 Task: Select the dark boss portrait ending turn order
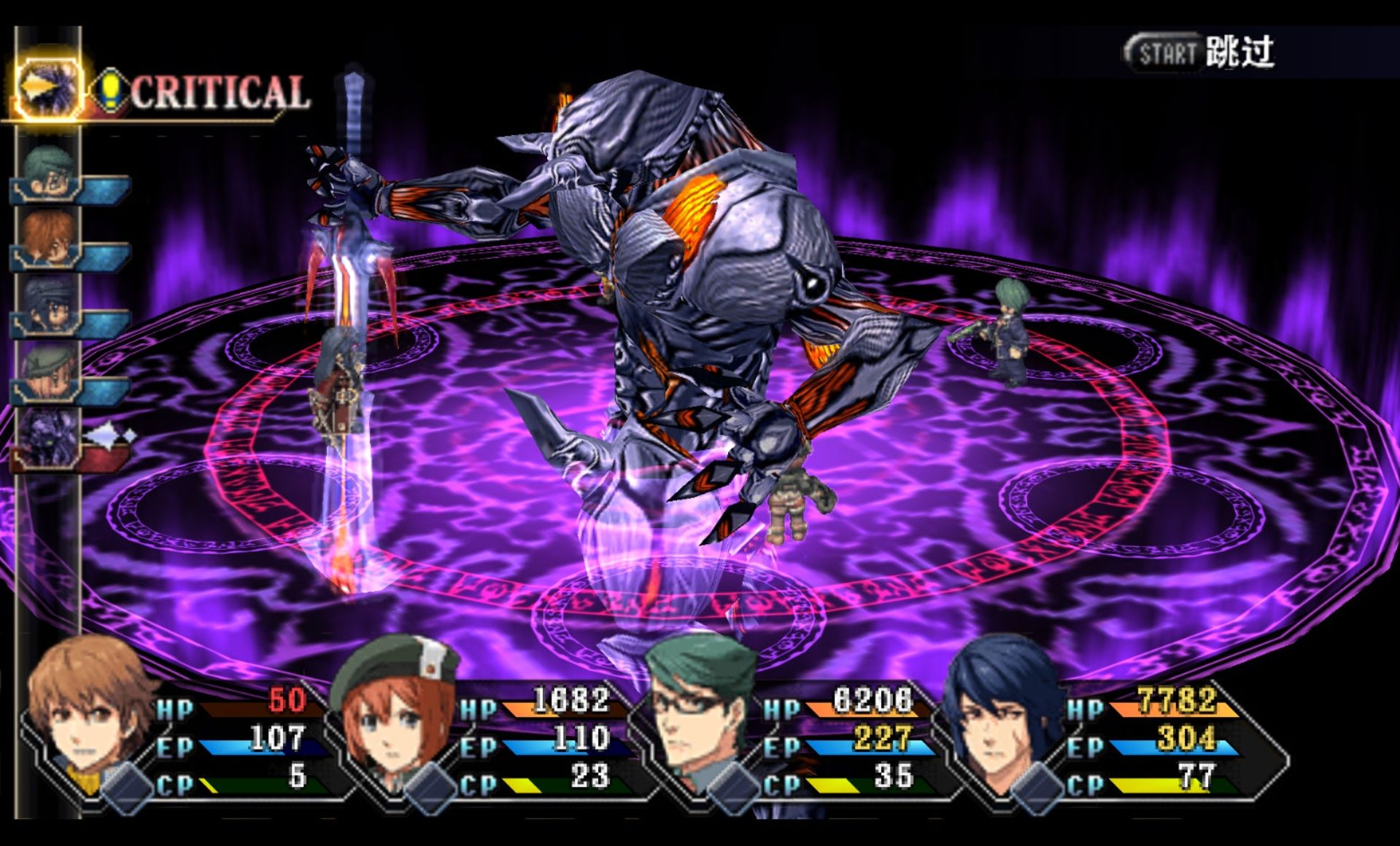48,438
